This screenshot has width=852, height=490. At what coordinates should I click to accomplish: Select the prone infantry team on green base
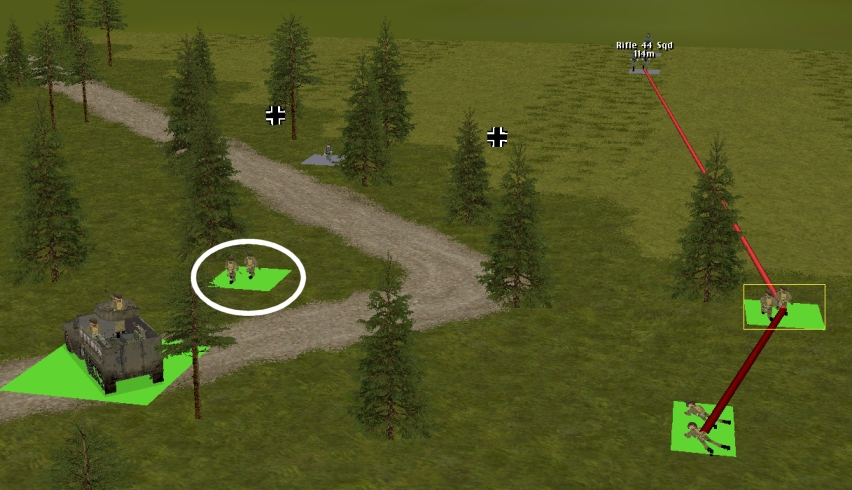pyautogui.click(x=701, y=425)
